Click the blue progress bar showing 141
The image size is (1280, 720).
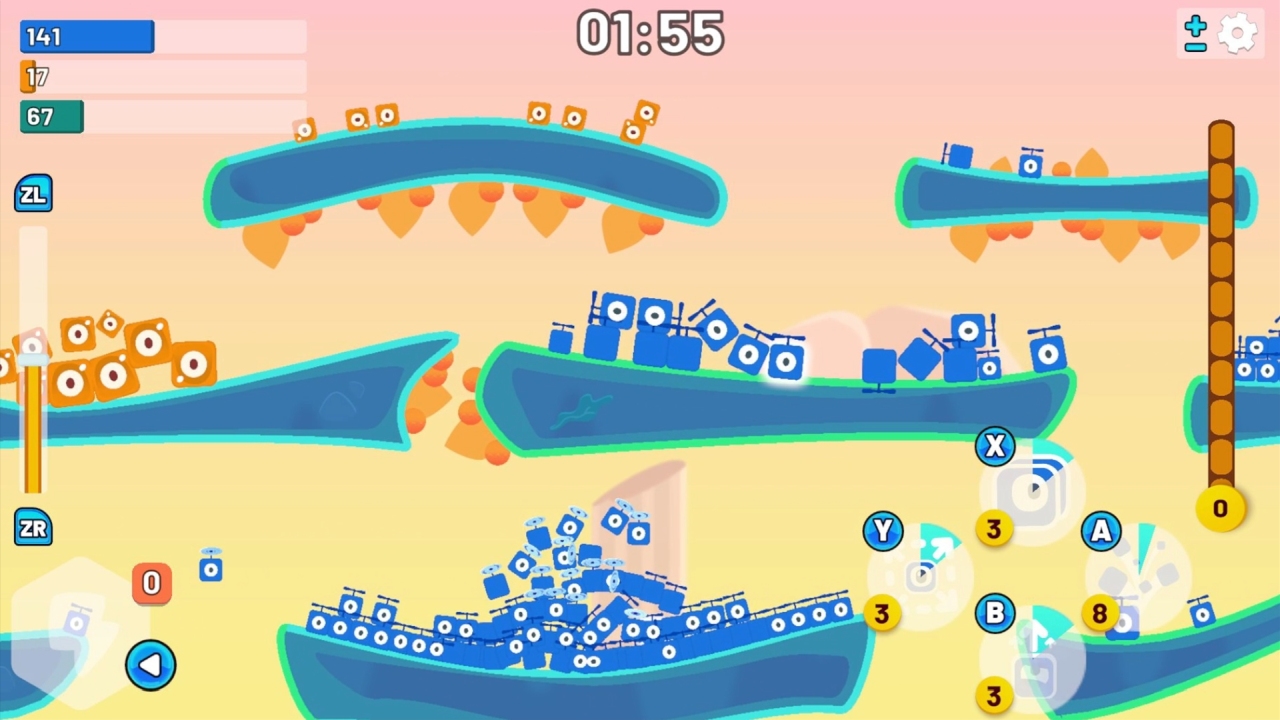(86, 36)
